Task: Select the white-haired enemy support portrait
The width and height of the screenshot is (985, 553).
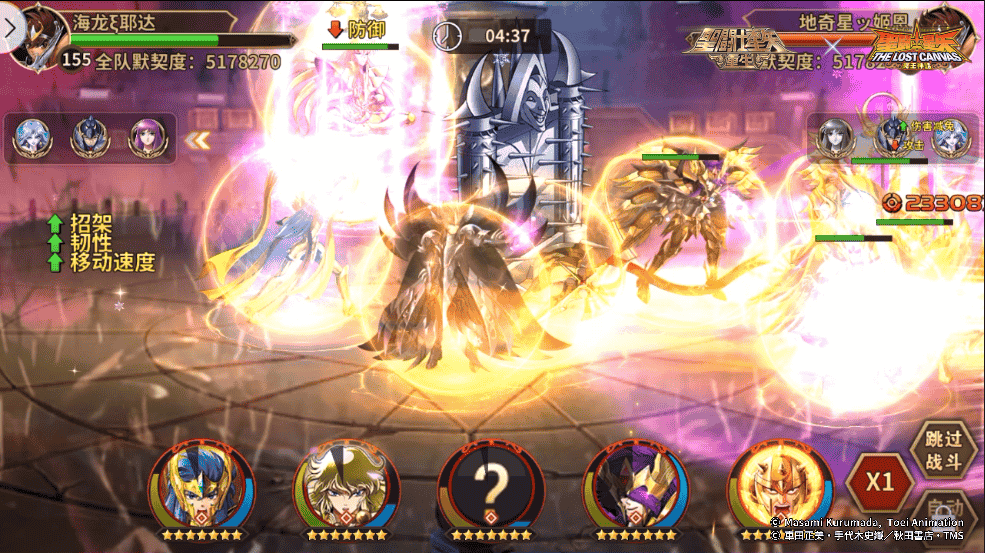Action: 947,137
